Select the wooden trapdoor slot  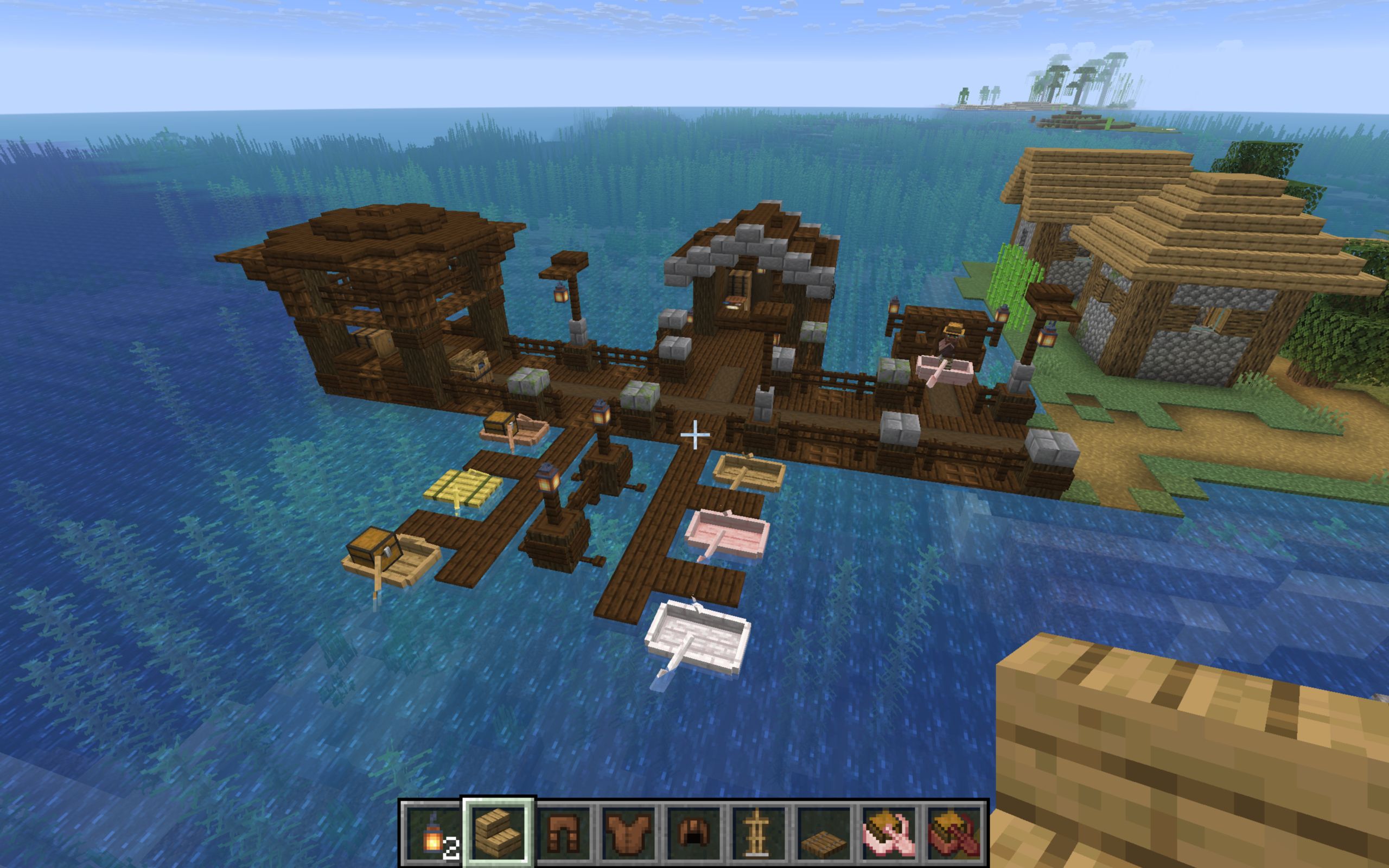pyautogui.click(x=825, y=832)
